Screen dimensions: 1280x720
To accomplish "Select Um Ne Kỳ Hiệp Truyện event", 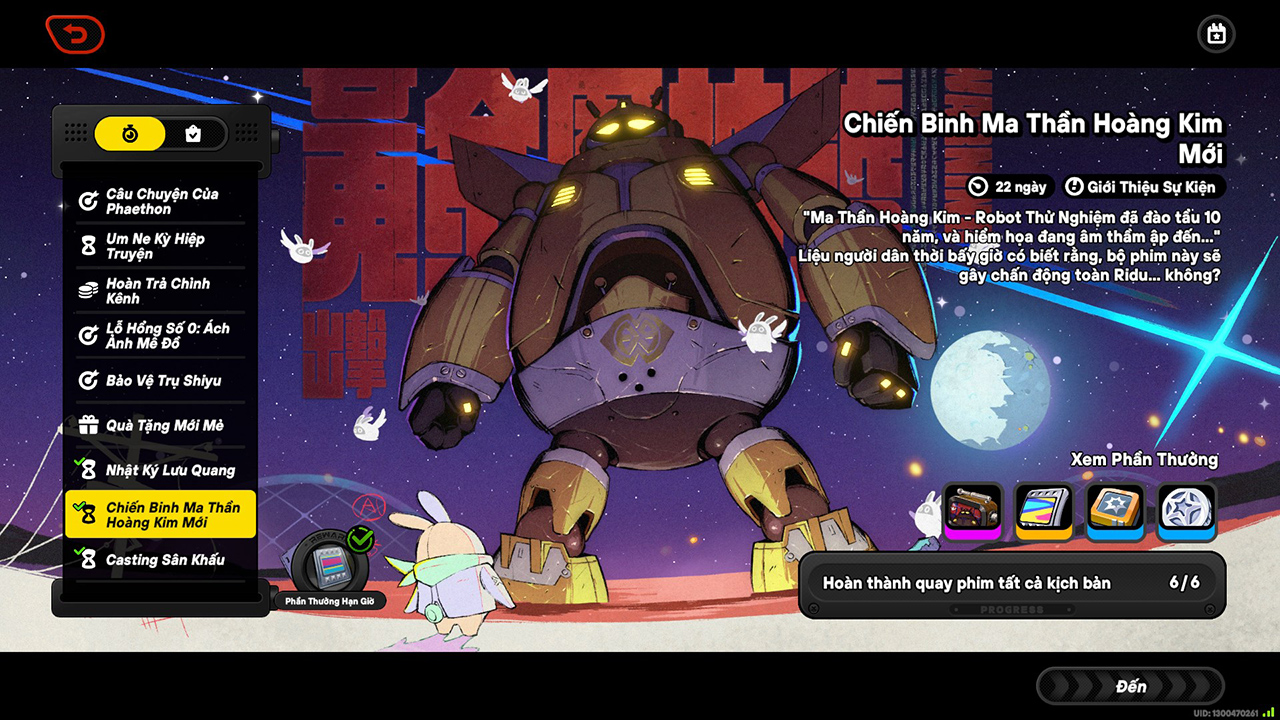I will point(160,246).
